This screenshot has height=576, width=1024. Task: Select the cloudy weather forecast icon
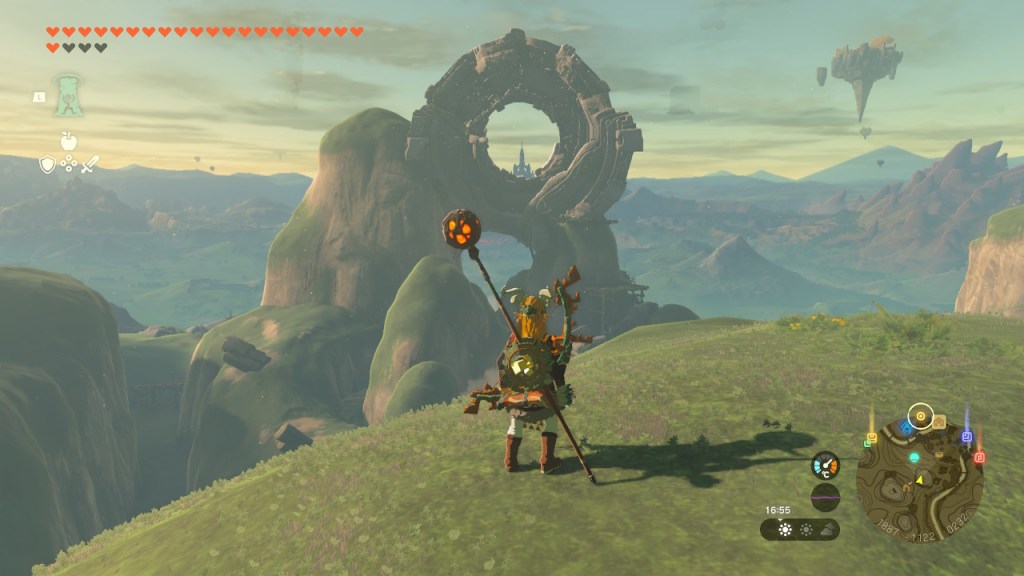[827, 530]
